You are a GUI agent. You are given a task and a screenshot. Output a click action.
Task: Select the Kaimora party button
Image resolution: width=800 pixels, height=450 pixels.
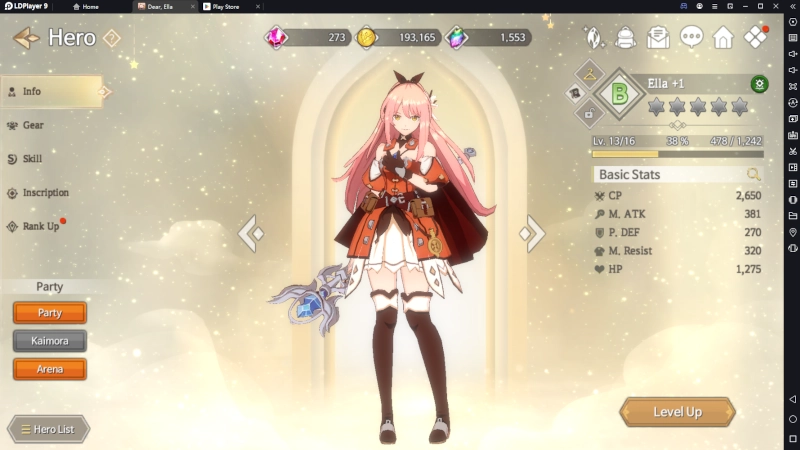[50, 341]
